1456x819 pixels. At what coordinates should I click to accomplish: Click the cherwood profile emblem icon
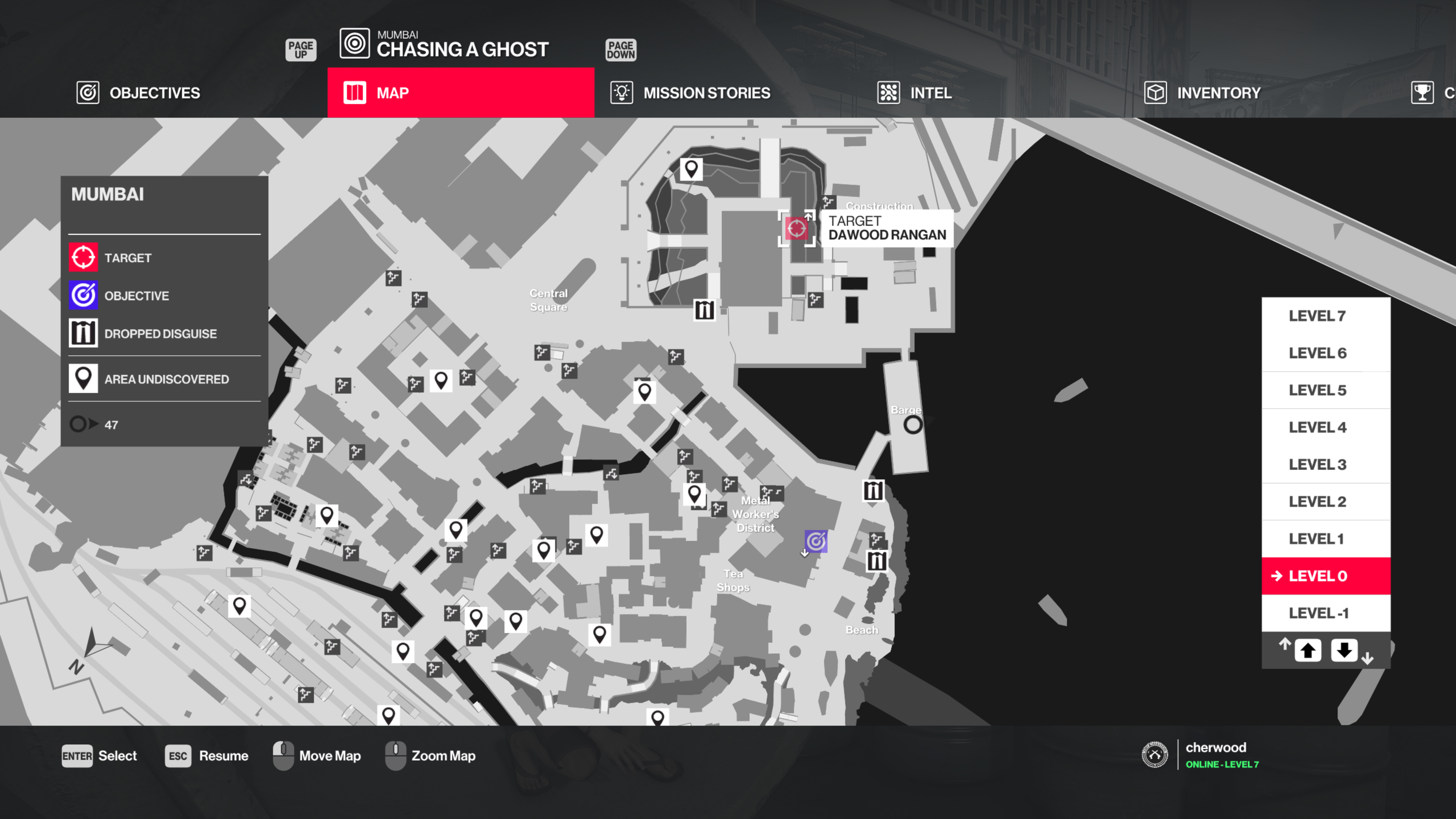tap(1155, 755)
